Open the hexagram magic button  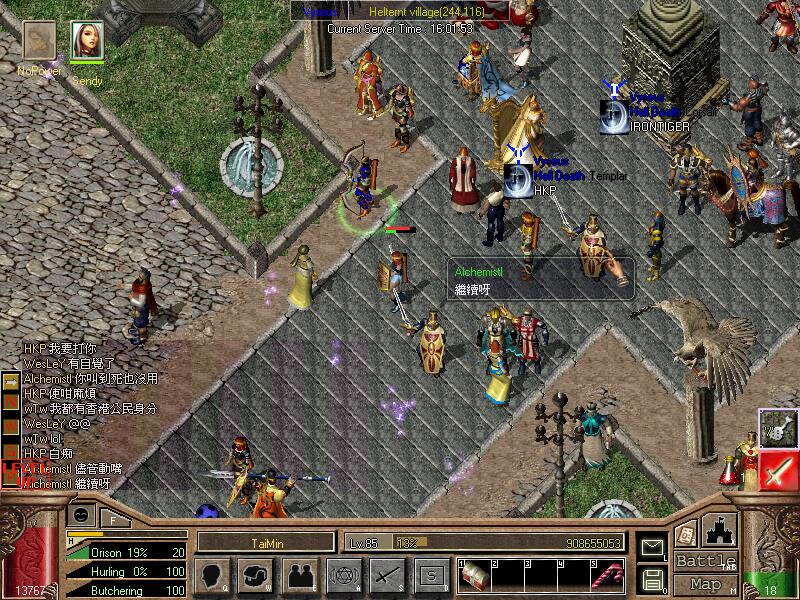point(343,575)
